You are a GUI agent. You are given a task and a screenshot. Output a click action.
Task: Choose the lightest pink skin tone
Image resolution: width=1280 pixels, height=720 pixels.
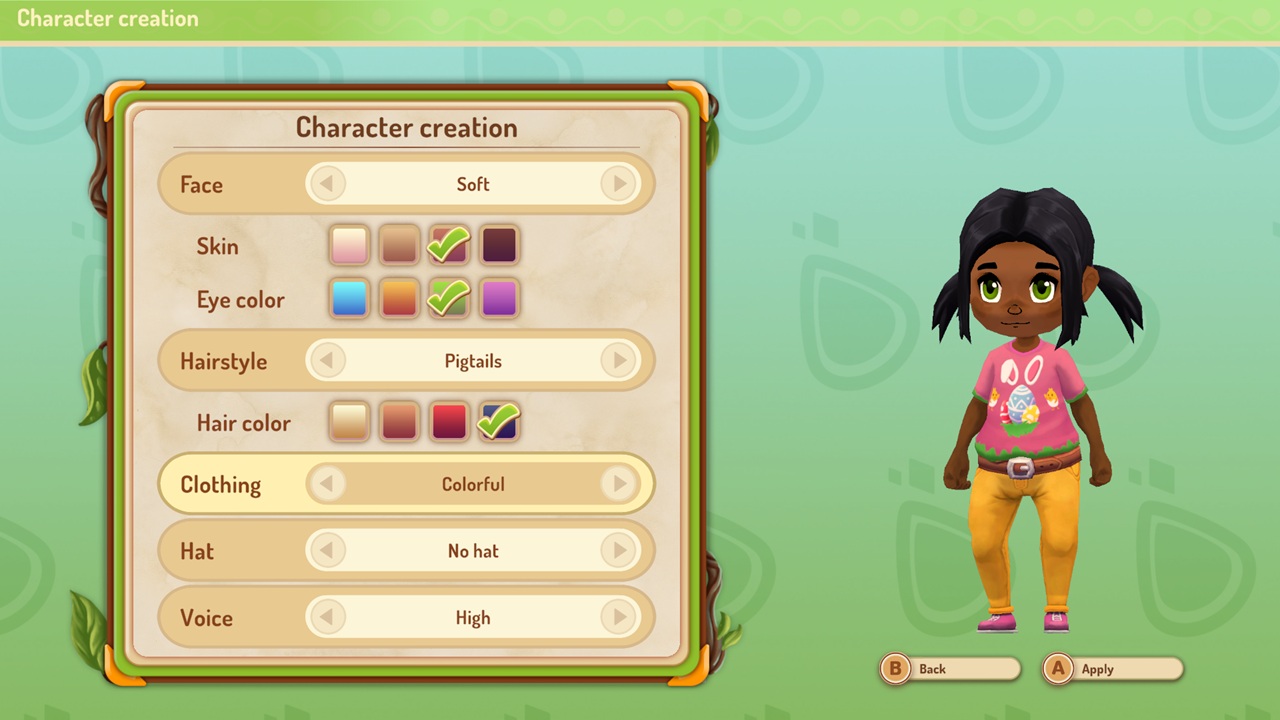coord(349,245)
